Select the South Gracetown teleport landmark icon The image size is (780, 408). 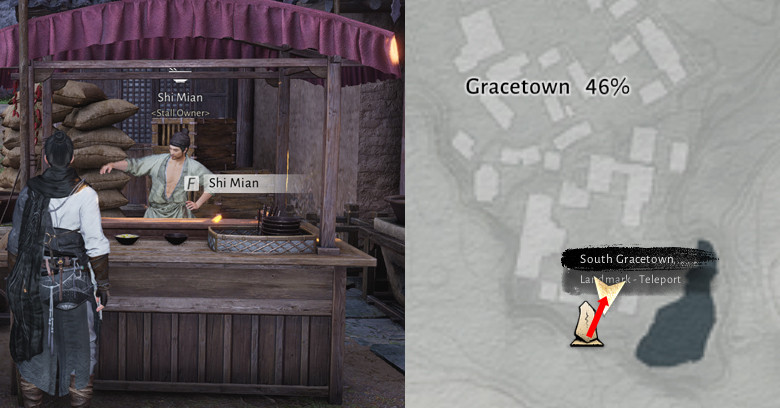pyautogui.click(x=585, y=329)
